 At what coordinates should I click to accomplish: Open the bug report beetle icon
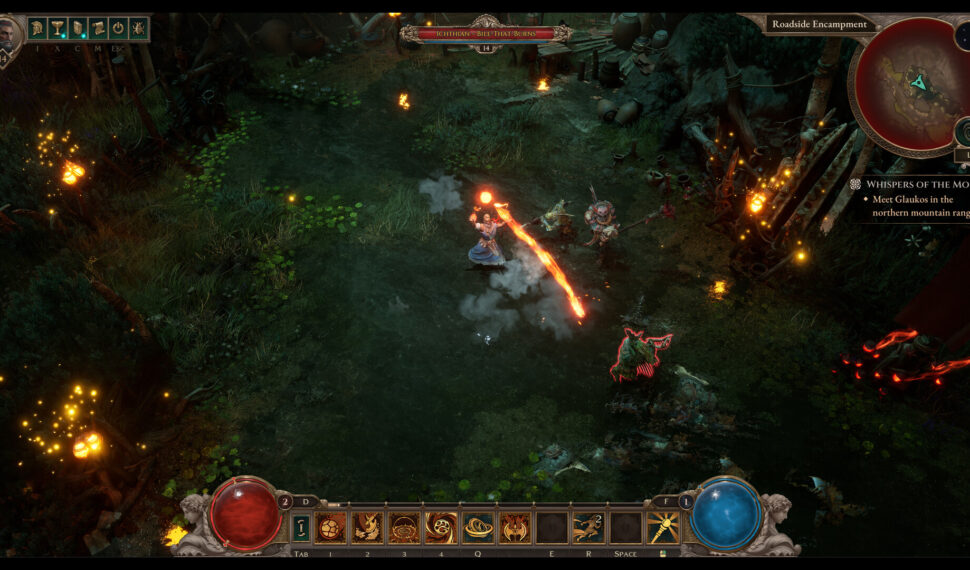tap(137, 28)
